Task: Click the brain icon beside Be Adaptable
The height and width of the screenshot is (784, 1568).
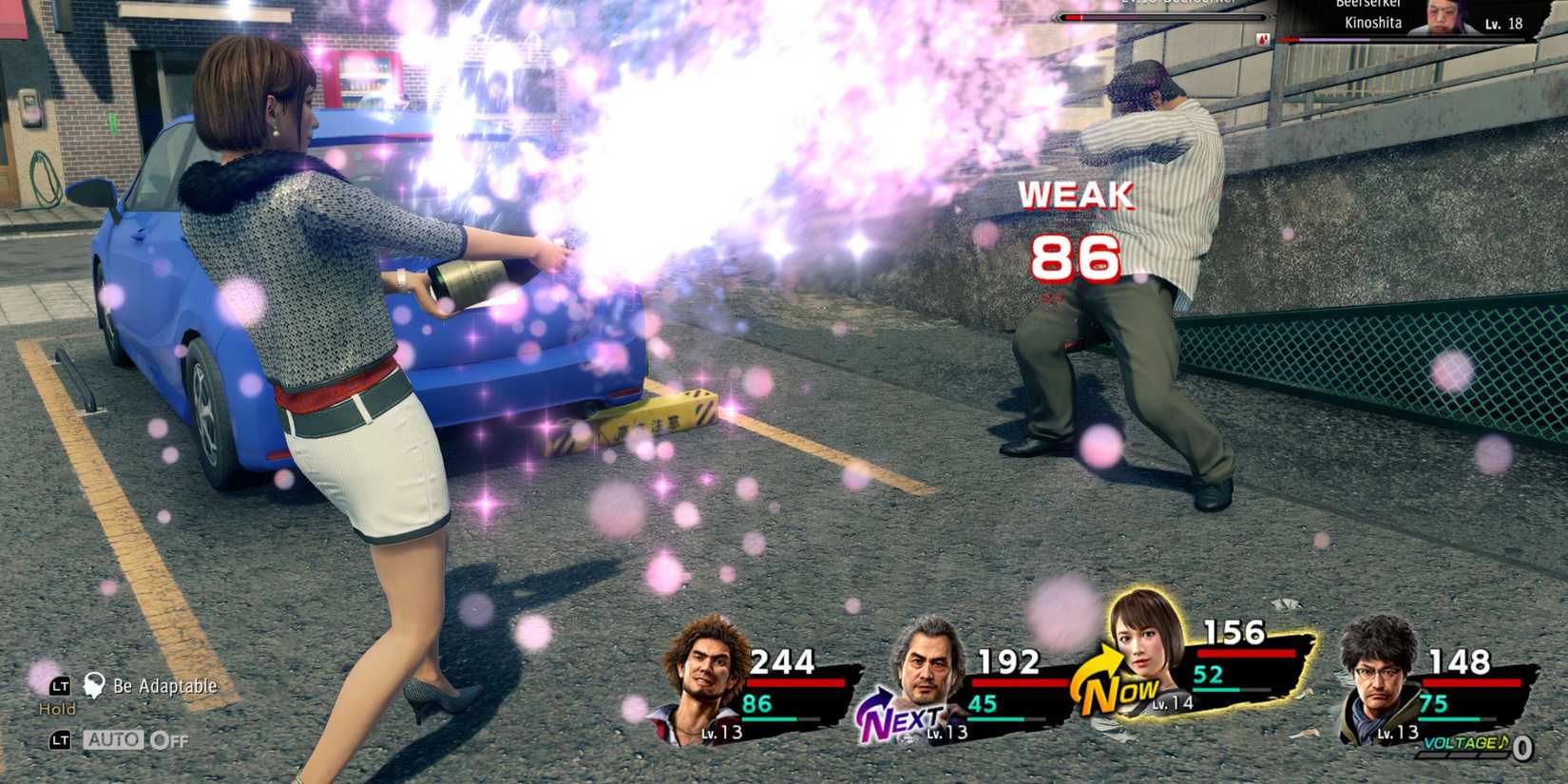Action: coord(93,686)
